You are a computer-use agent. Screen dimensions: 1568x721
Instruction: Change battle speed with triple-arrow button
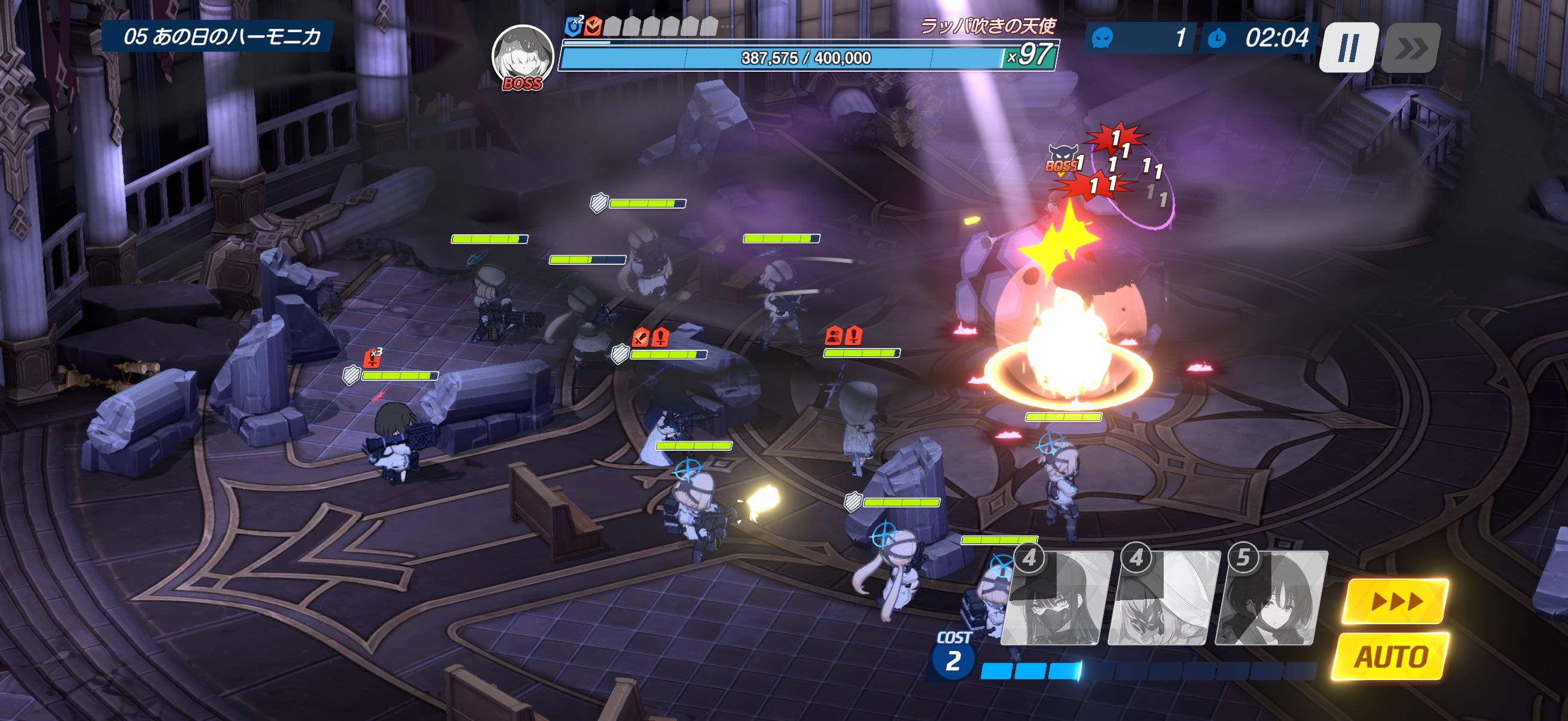(1397, 601)
